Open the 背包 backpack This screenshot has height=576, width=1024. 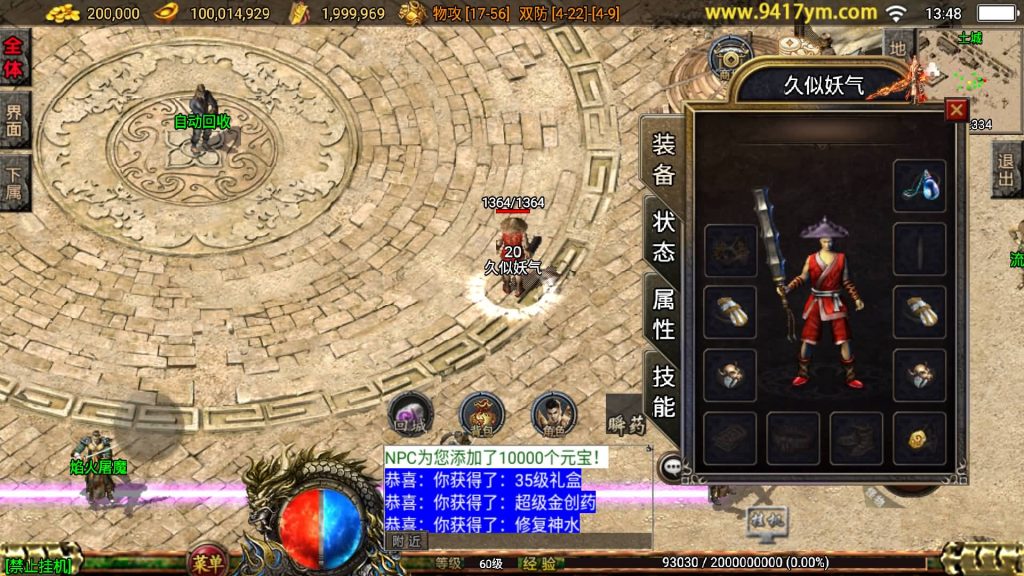point(481,413)
